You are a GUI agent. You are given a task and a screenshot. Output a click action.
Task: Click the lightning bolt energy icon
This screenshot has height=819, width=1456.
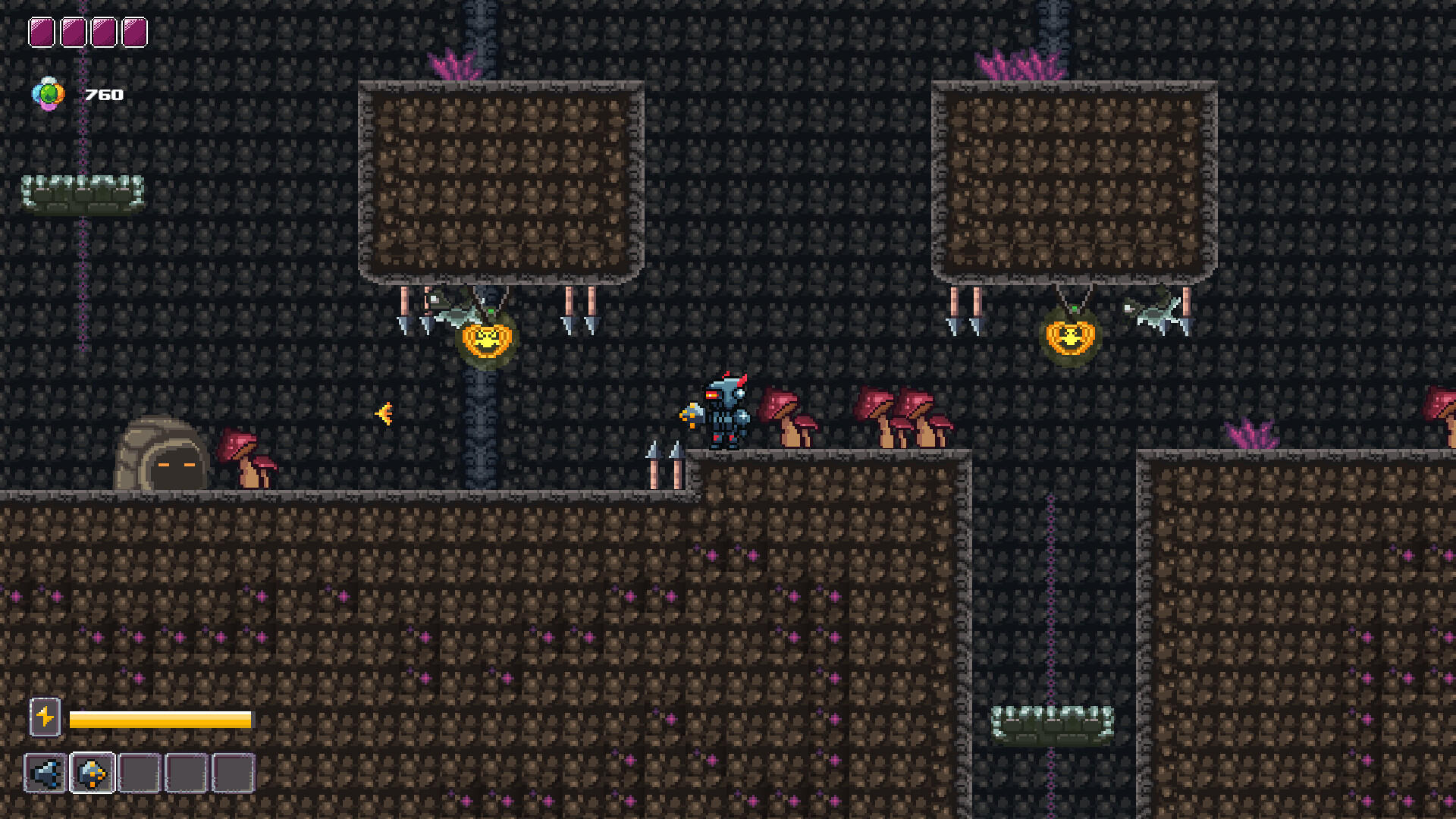(45, 716)
